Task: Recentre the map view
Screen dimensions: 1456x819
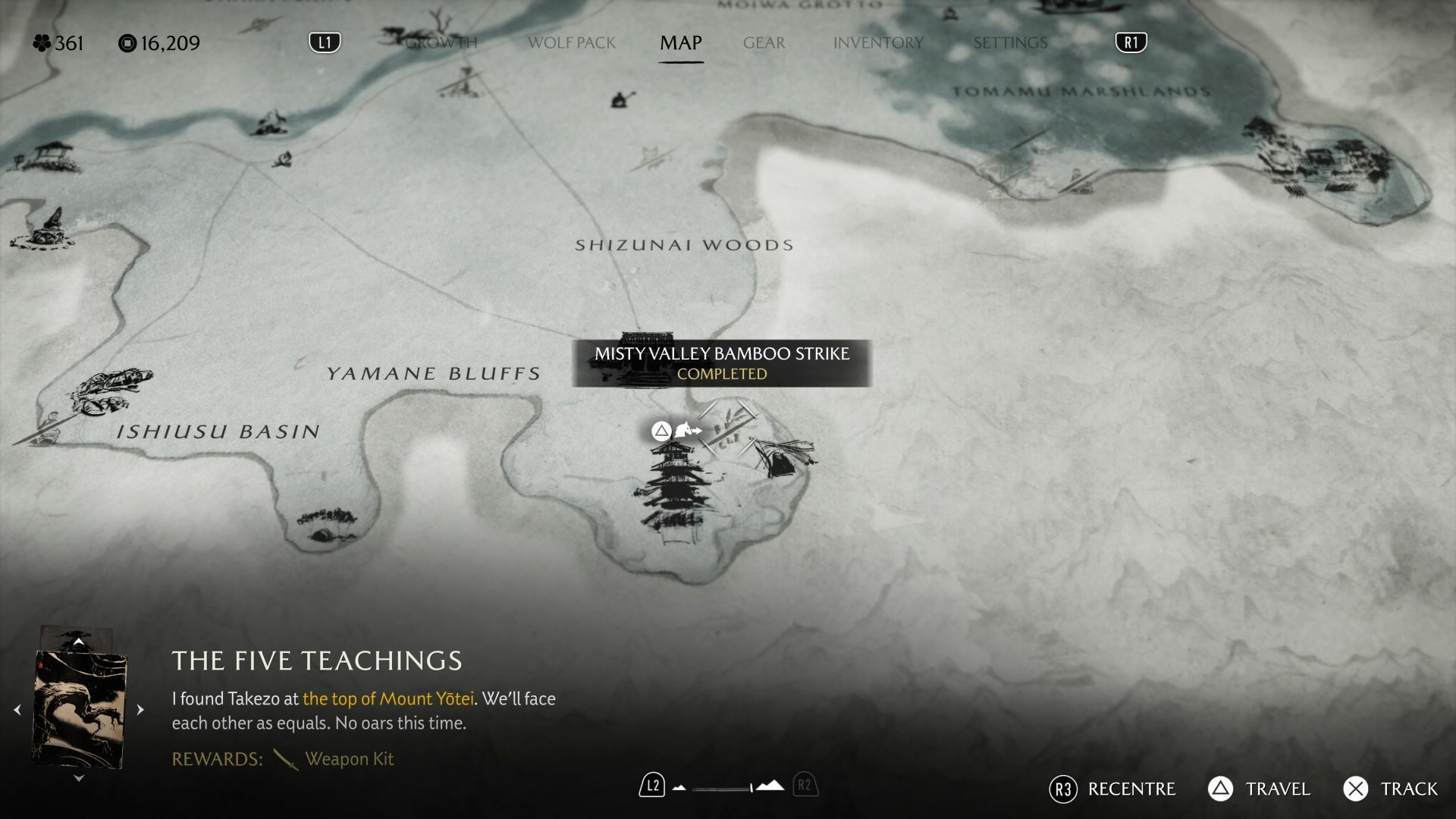Action: (1112, 789)
